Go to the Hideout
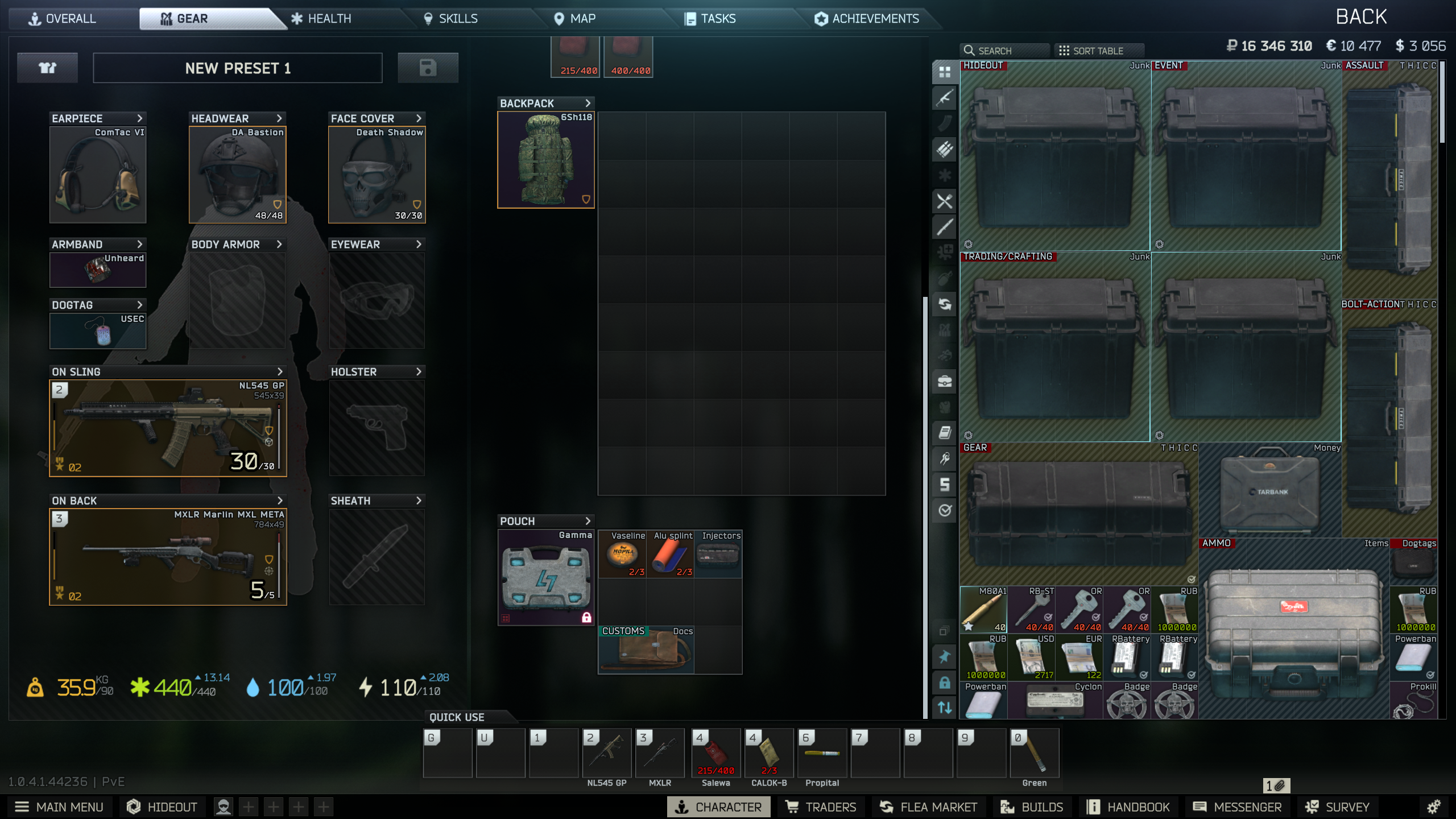1456x819 pixels. pos(162,807)
